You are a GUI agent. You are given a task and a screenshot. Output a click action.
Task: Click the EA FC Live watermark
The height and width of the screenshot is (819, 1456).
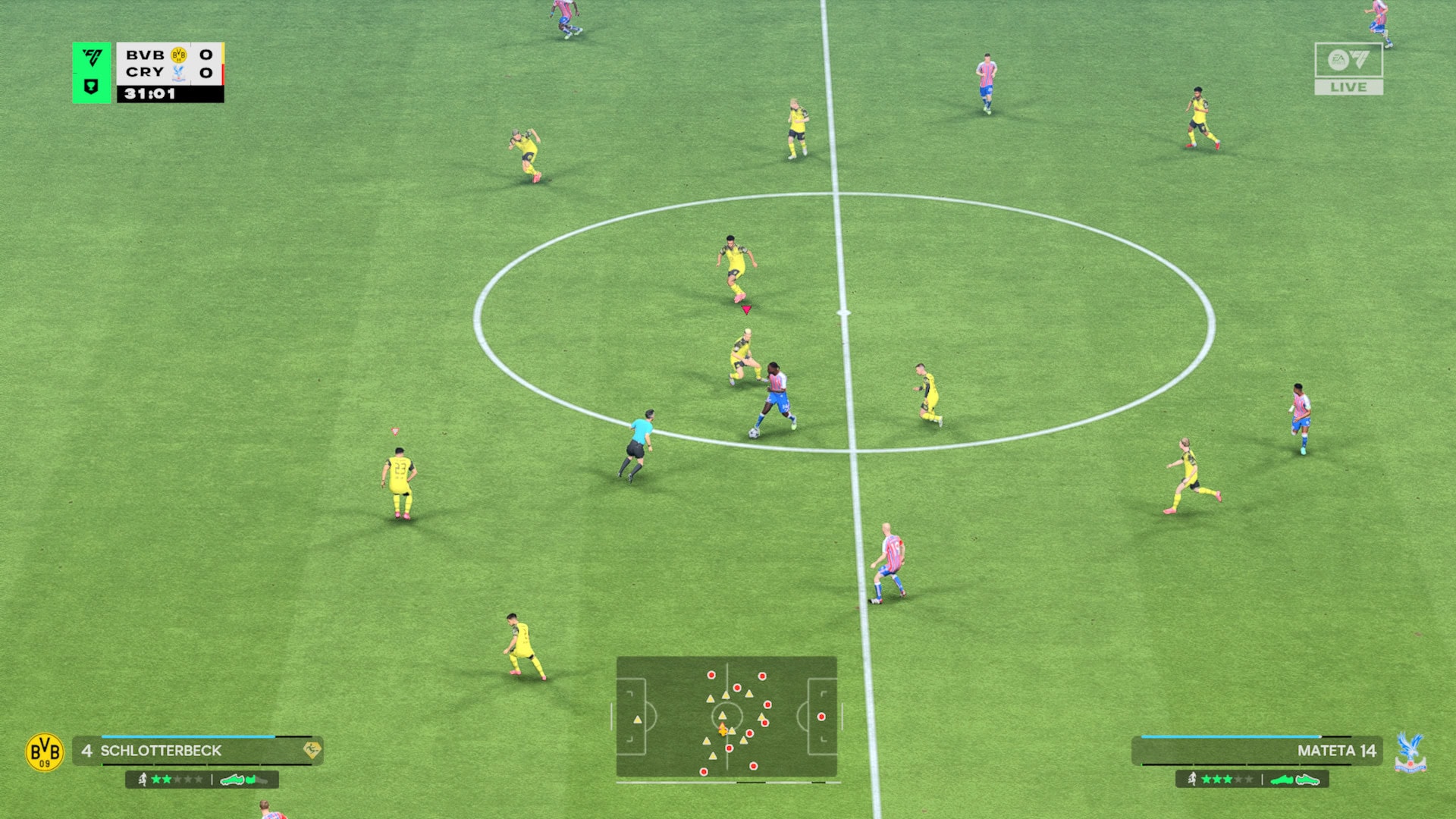pyautogui.click(x=1348, y=68)
